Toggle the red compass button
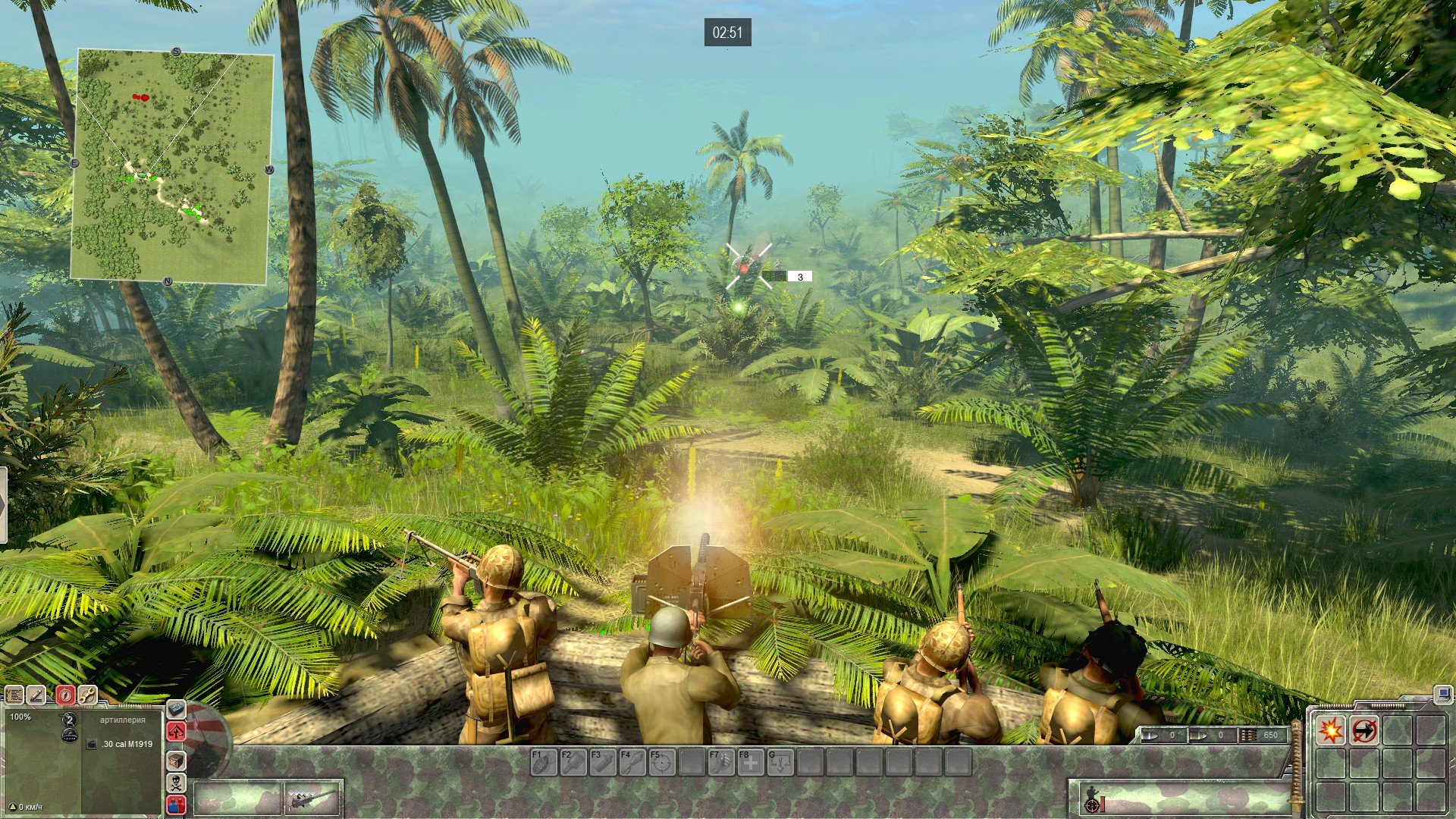 pos(65,695)
